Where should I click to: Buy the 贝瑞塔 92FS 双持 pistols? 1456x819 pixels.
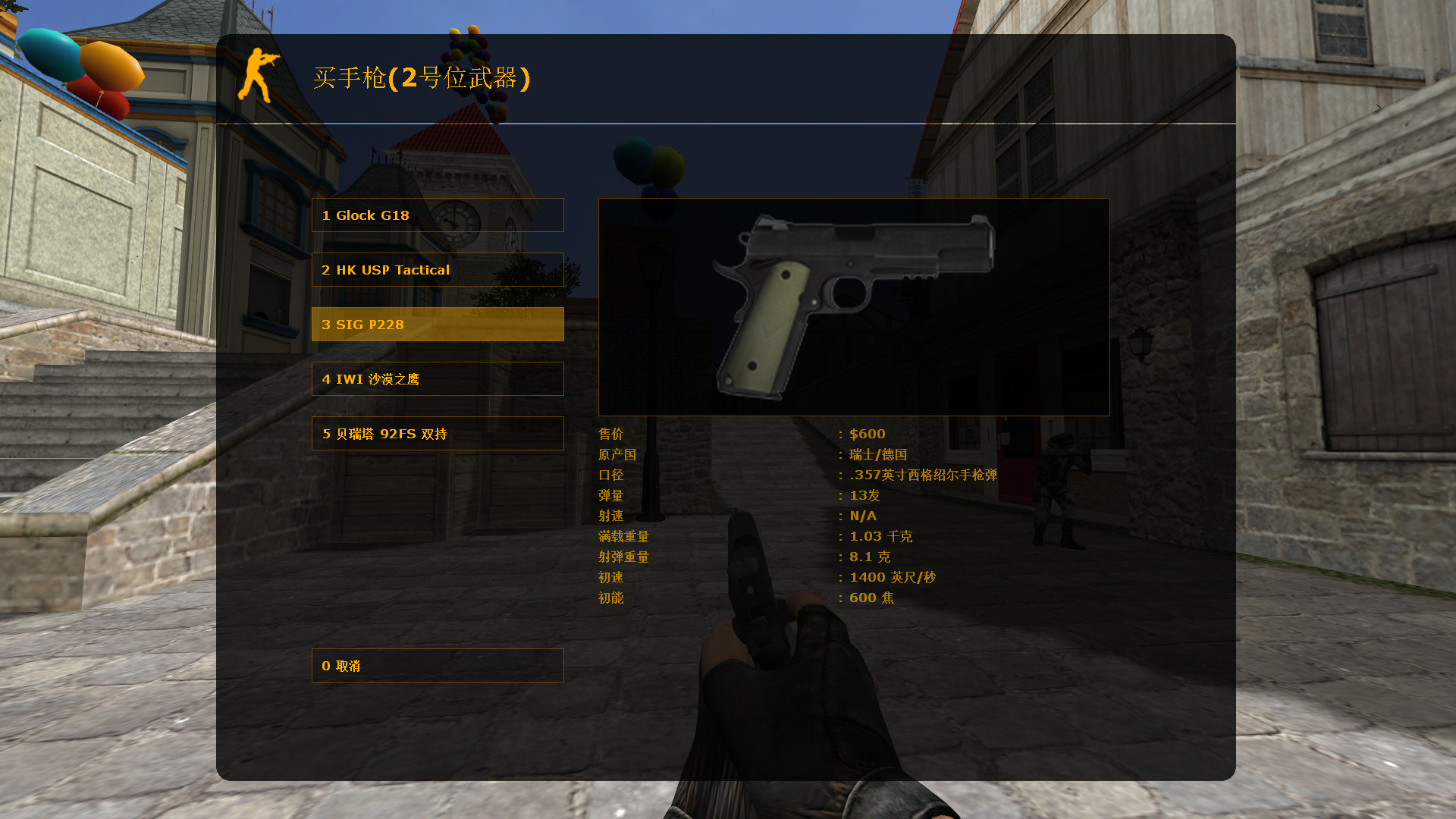(437, 433)
